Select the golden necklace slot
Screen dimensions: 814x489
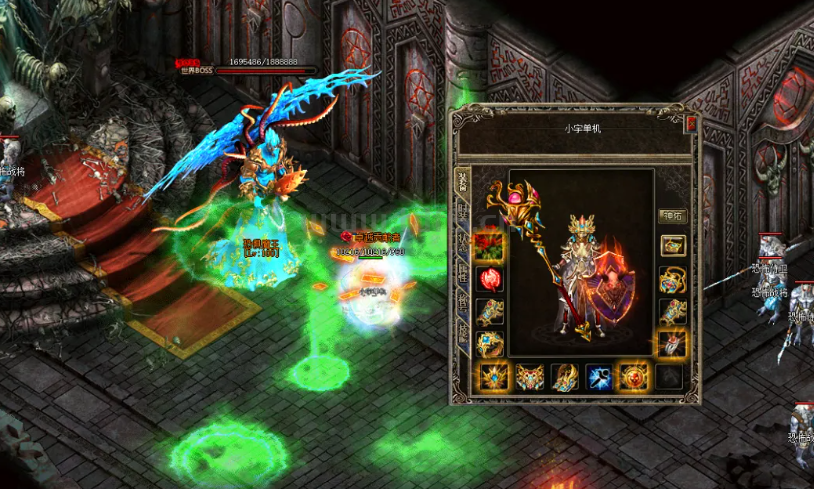[672, 279]
